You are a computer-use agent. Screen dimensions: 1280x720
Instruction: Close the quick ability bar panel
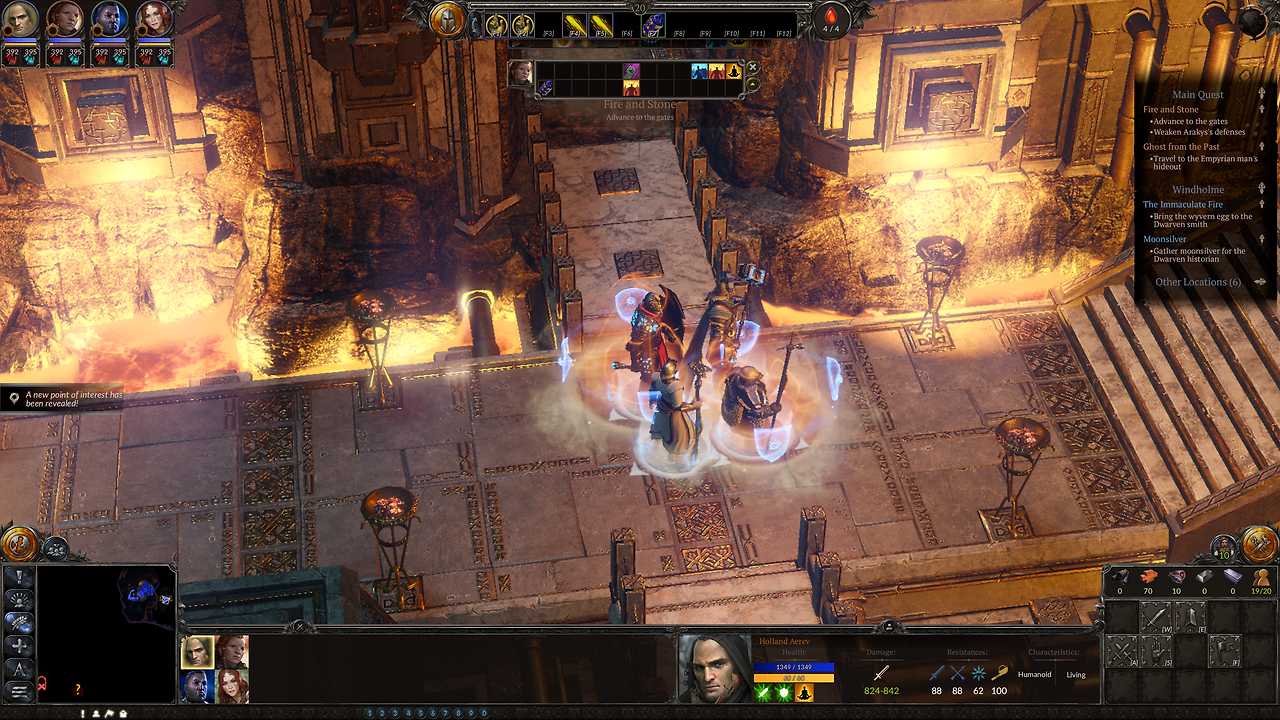click(x=753, y=67)
